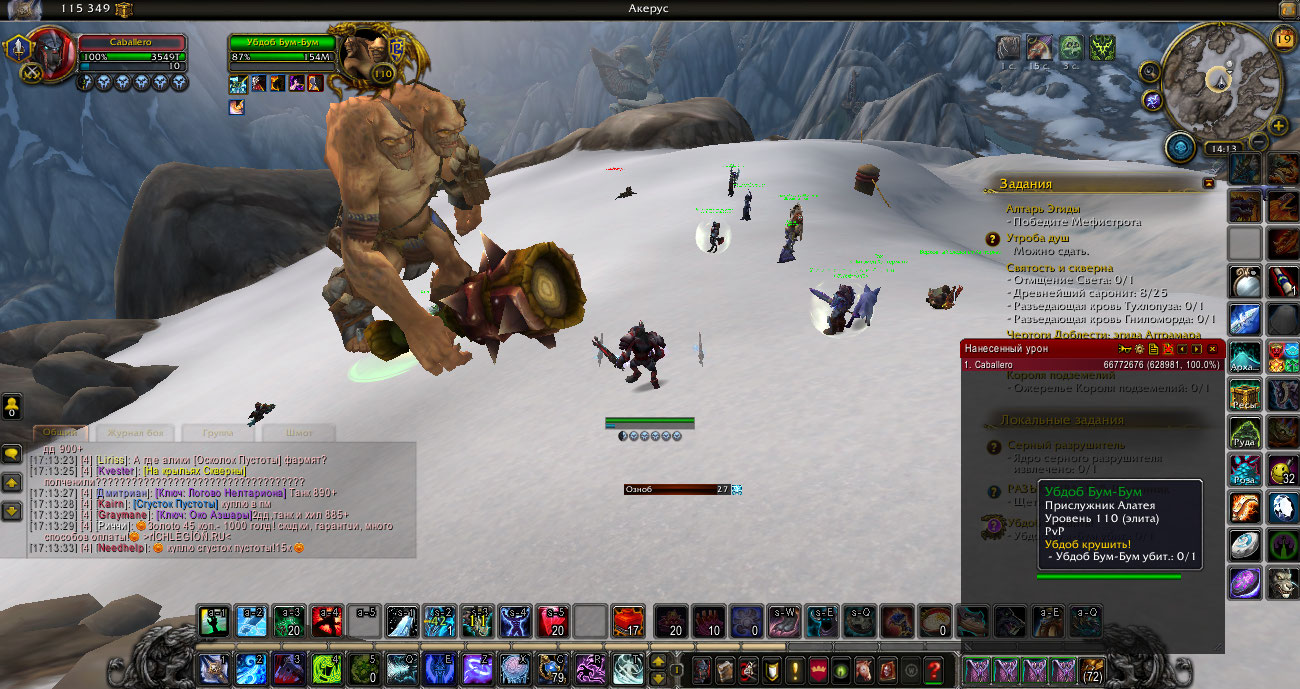Switch to the Журнал боя chat tab
The image size is (1300, 689).
click(x=136, y=433)
